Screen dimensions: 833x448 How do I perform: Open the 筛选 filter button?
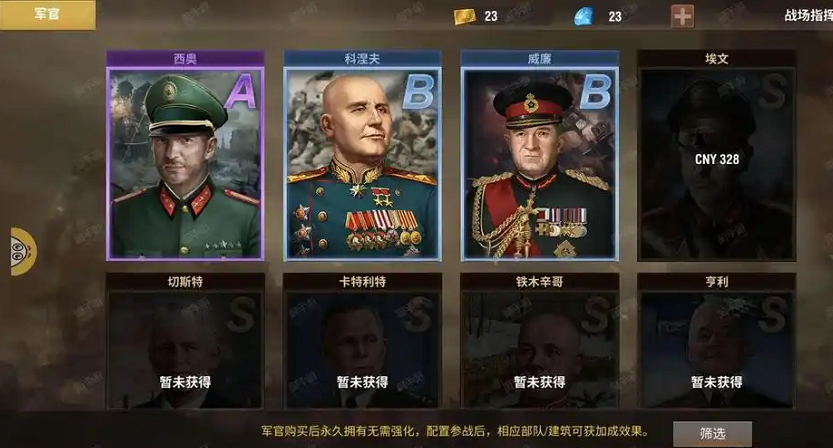coord(712,433)
